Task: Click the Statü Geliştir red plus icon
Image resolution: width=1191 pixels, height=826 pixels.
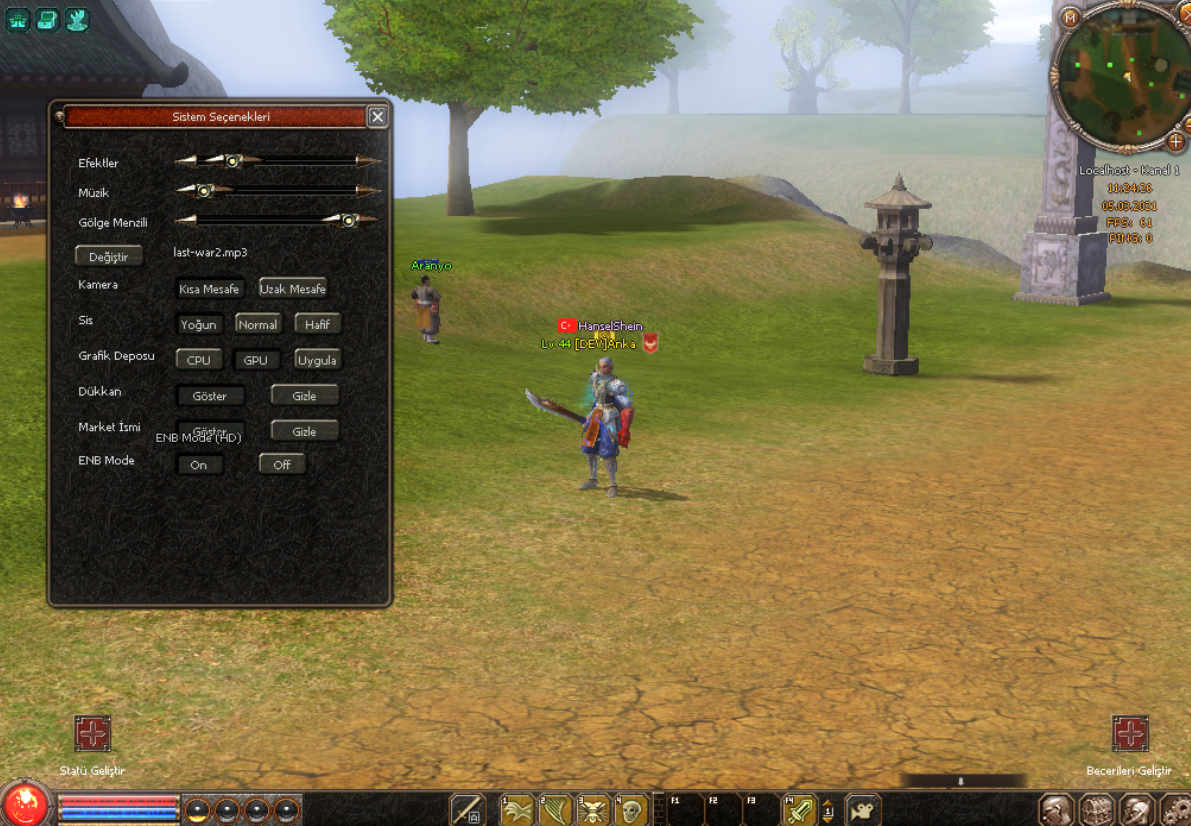Action: (x=92, y=734)
